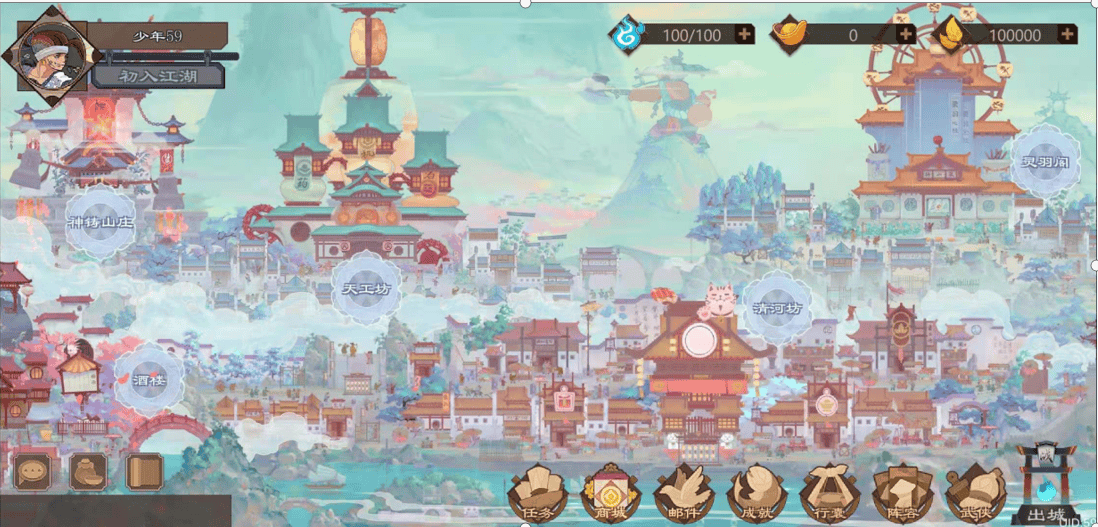Click the 出城 leave city gate button

coord(1045,487)
